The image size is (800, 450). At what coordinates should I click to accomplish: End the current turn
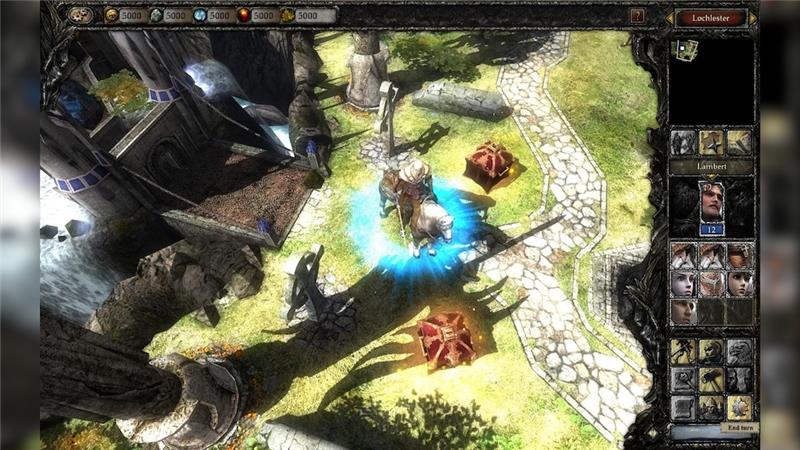click(x=740, y=427)
